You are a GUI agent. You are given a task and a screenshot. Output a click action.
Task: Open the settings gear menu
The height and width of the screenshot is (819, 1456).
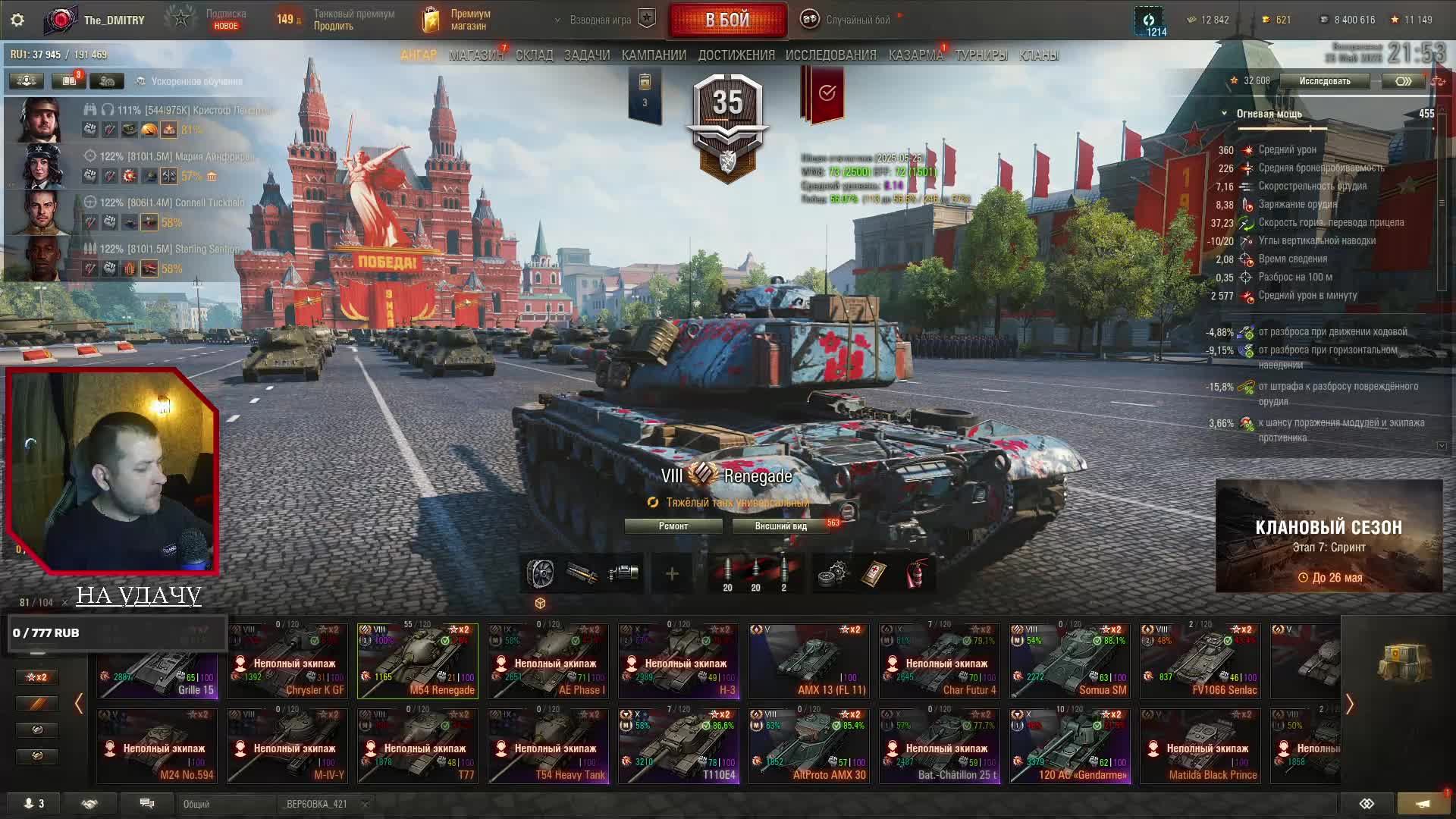17,20
